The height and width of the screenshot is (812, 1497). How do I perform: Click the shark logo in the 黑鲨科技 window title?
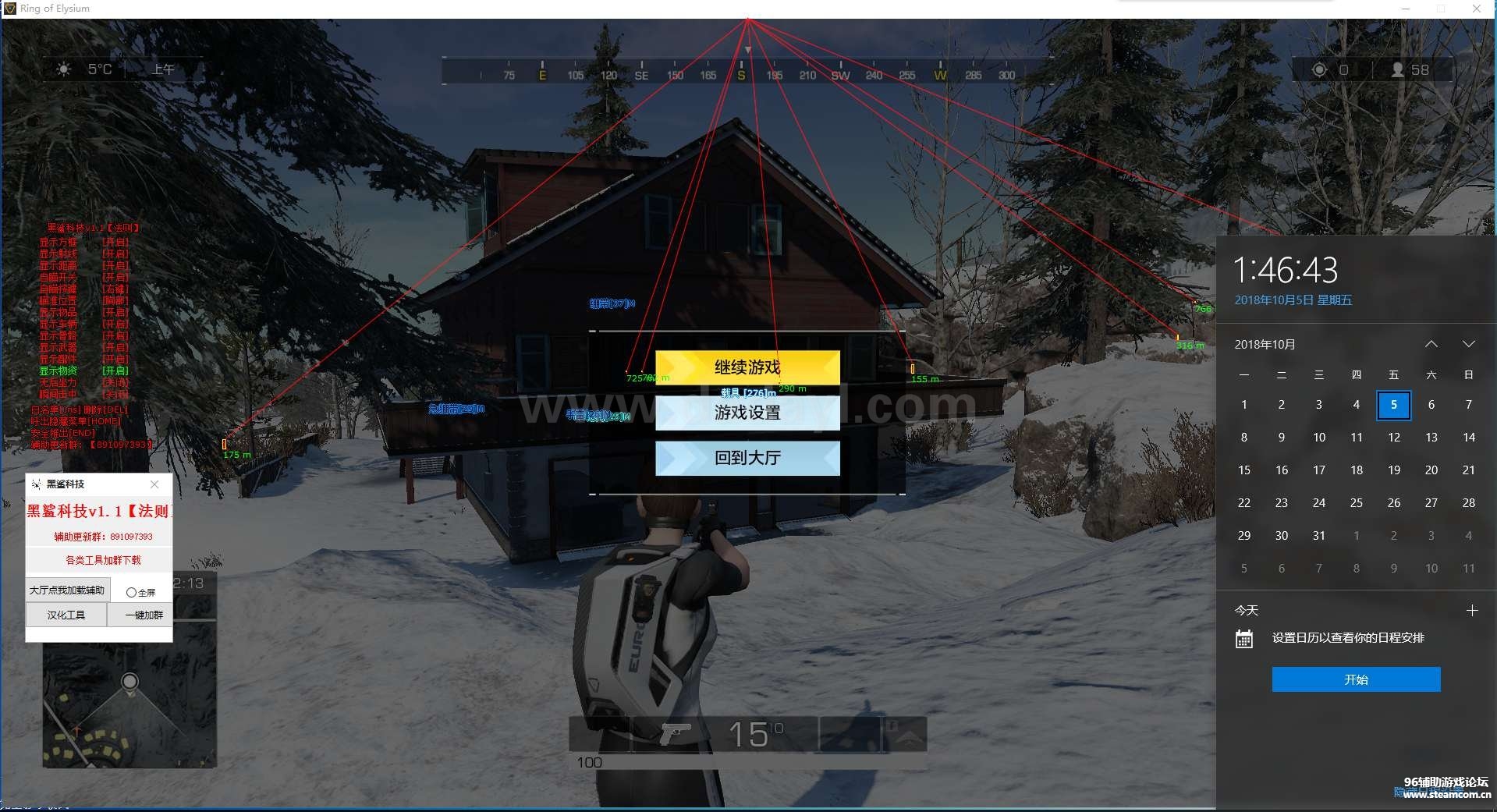pos(35,484)
